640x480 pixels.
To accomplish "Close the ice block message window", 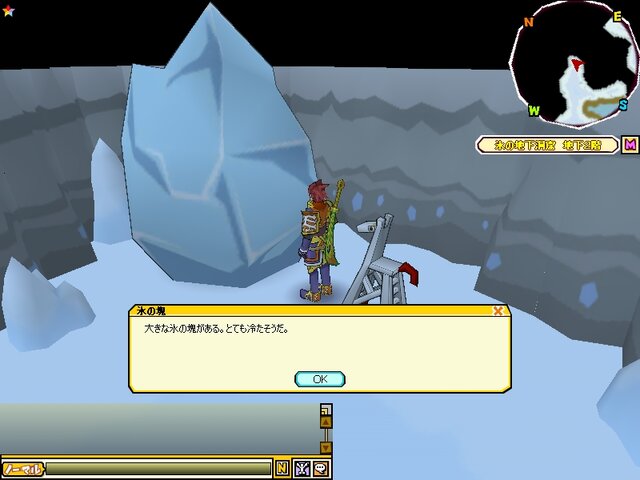I will click(x=498, y=311).
